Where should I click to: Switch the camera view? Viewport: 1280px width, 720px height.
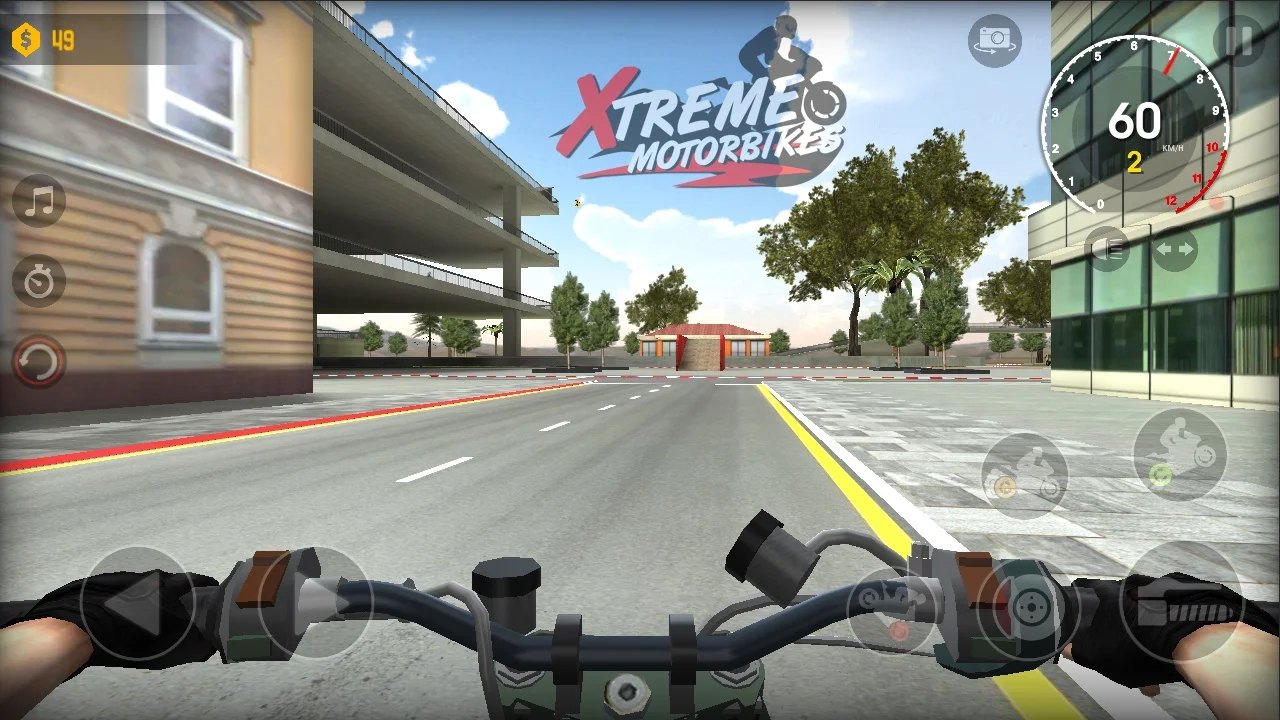[993, 40]
